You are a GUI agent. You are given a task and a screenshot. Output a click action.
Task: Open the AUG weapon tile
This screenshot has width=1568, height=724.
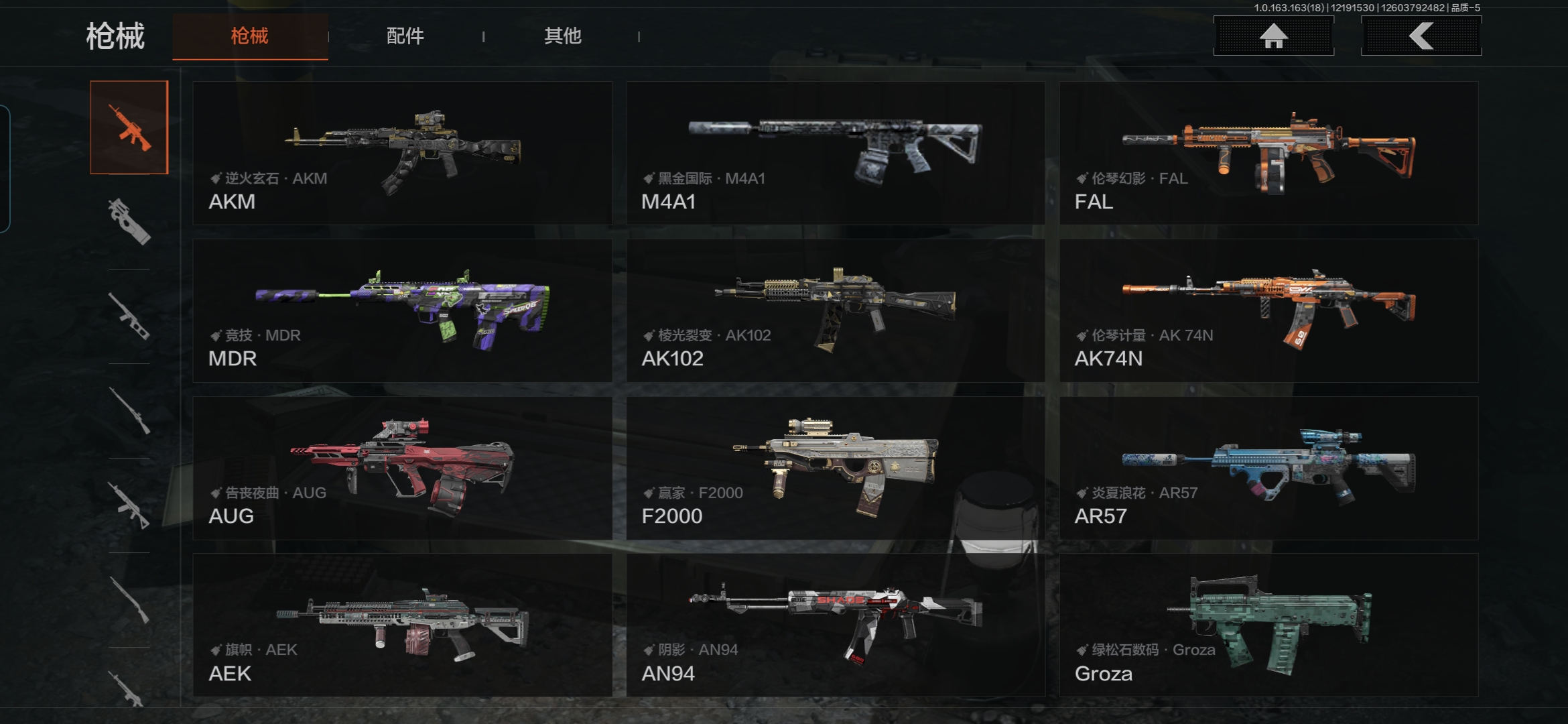[x=402, y=468]
